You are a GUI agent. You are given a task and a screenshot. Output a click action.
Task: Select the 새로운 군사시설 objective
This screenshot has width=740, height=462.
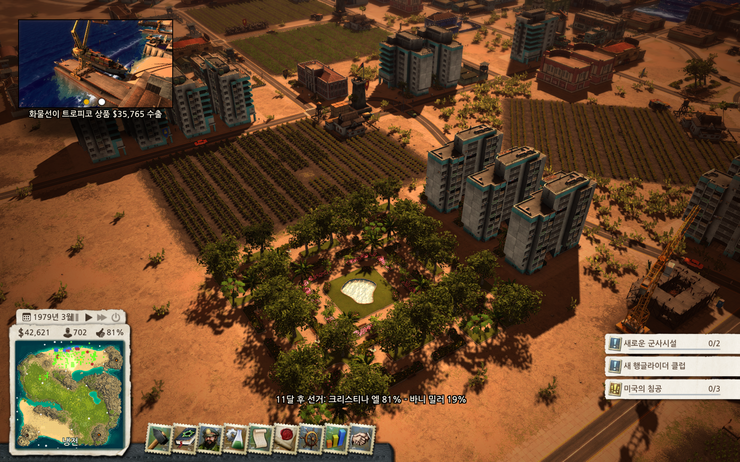tap(665, 343)
